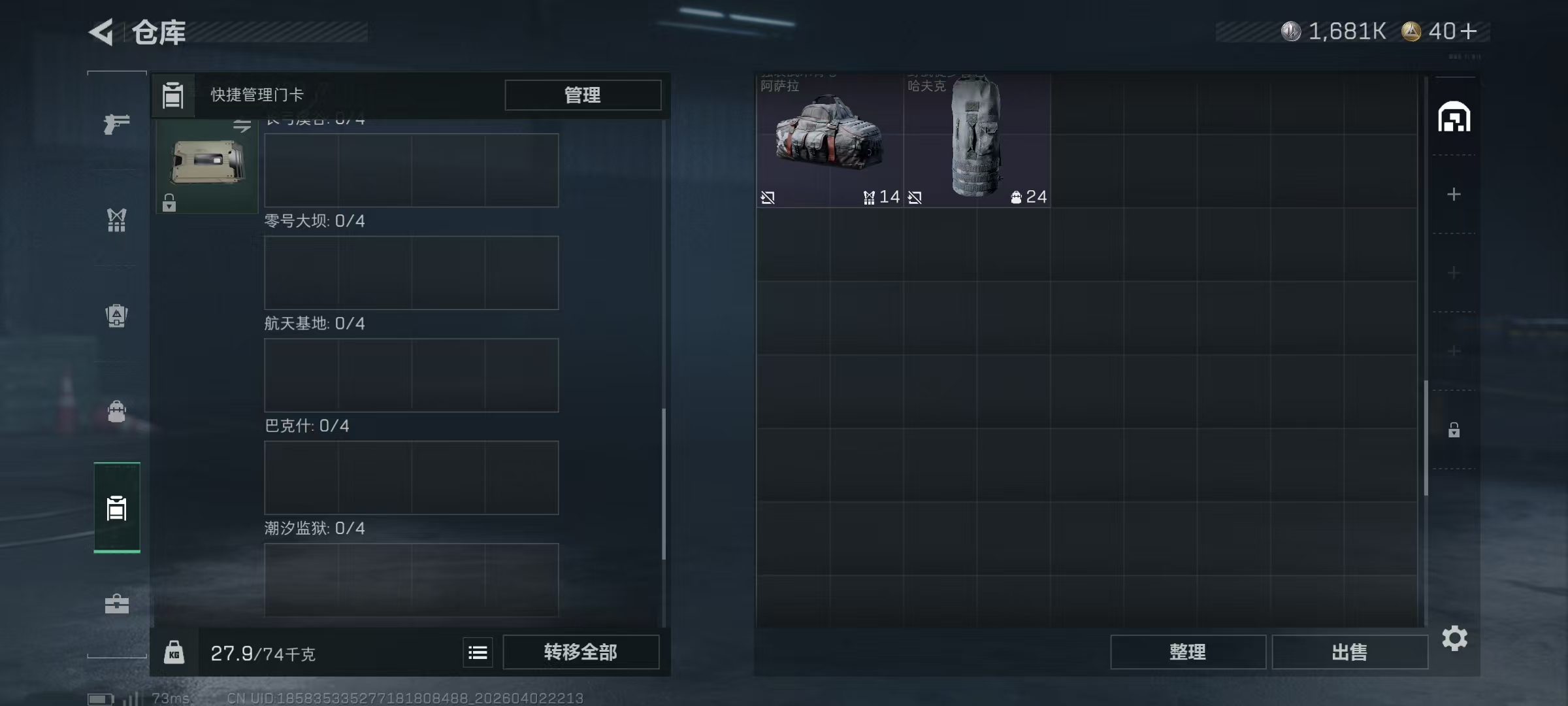The width and height of the screenshot is (1568, 706).
Task: Click the list view icon beside the weight display
Action: coord(478,652)
